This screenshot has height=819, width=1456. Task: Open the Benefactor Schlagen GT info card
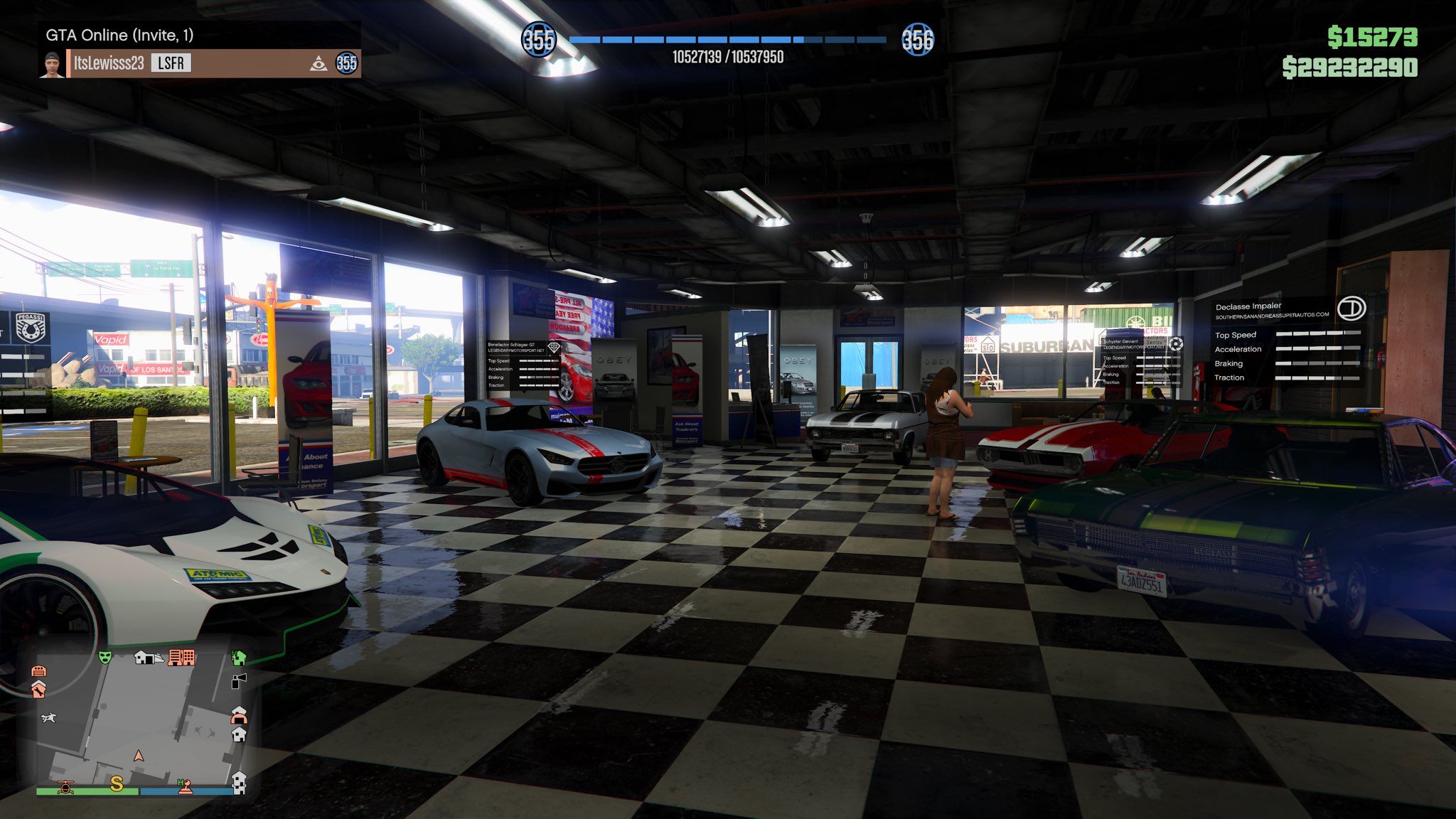point(524,365)
